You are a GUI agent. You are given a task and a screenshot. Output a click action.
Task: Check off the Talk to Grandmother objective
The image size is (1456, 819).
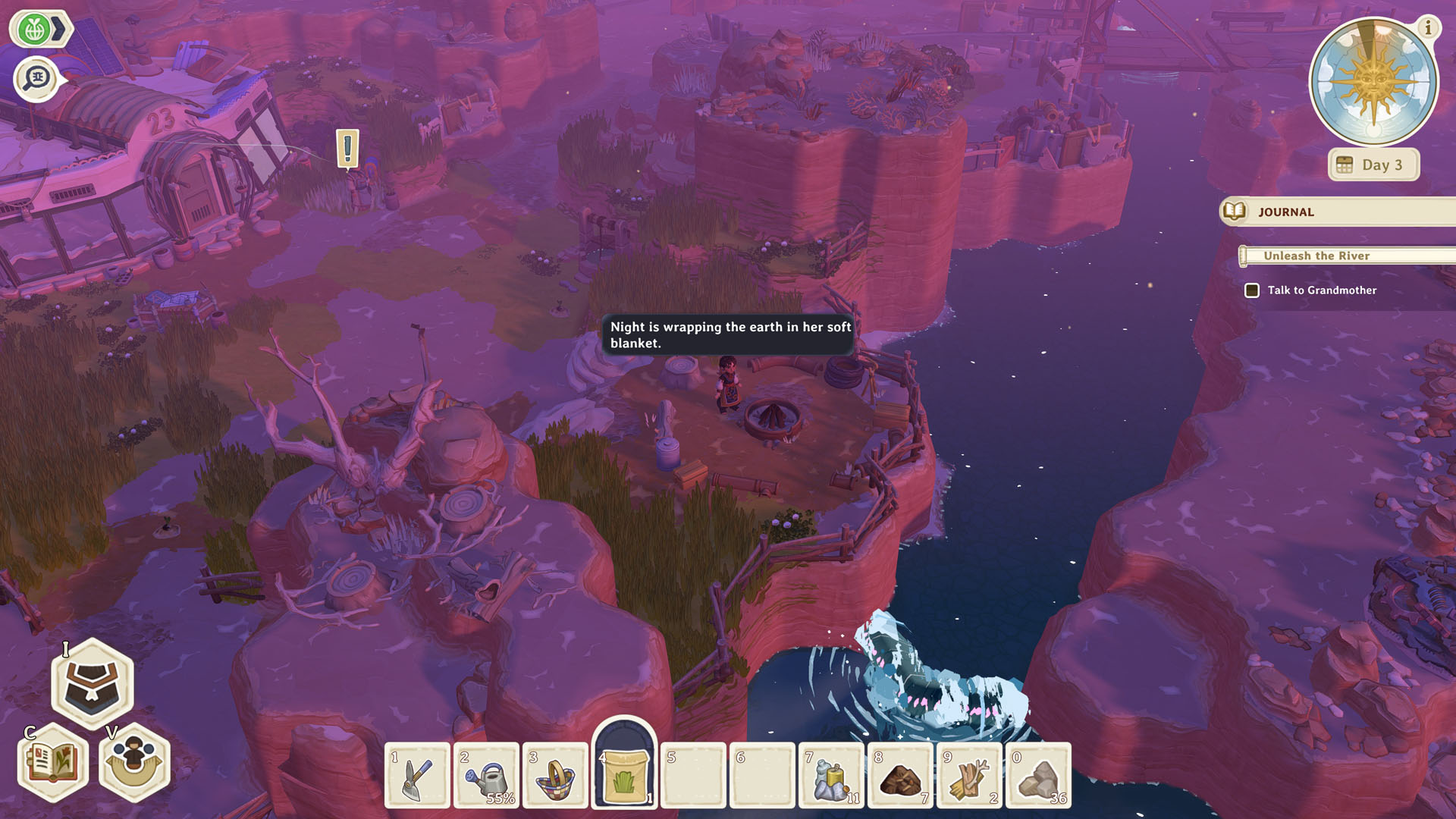click(x=1252, y=290)
